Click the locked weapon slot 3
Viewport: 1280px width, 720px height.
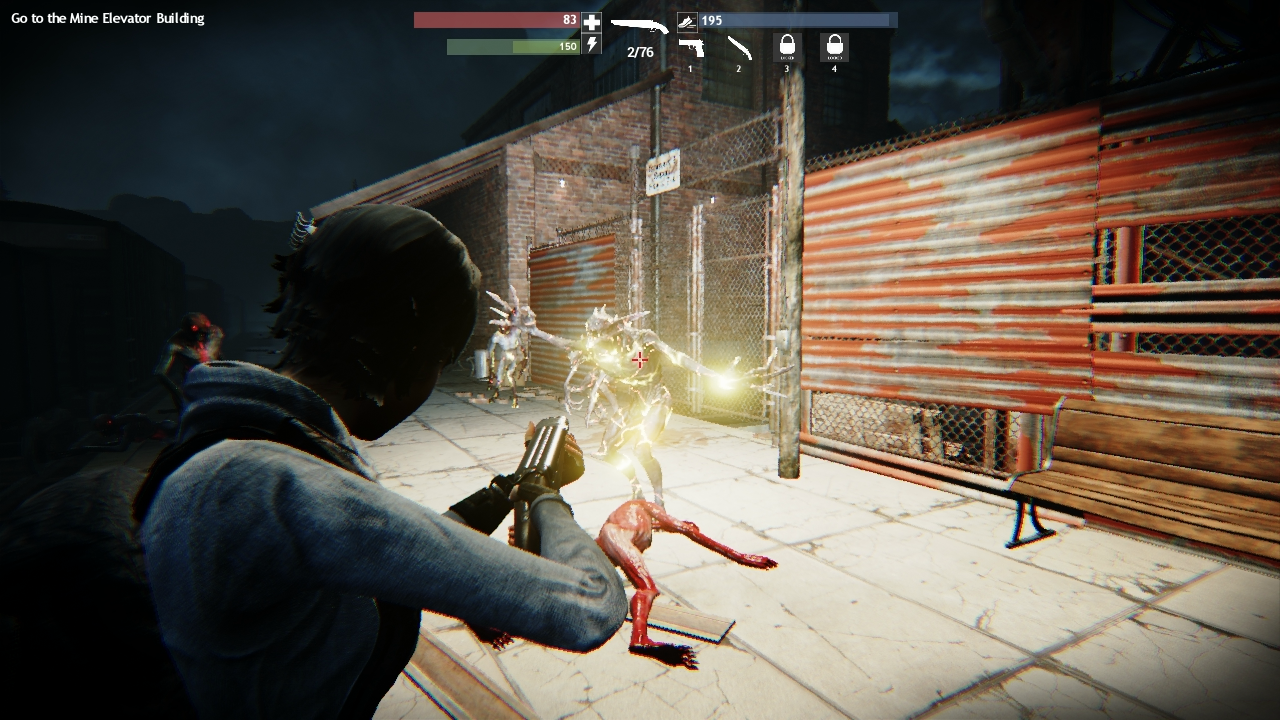coord(787,47)
